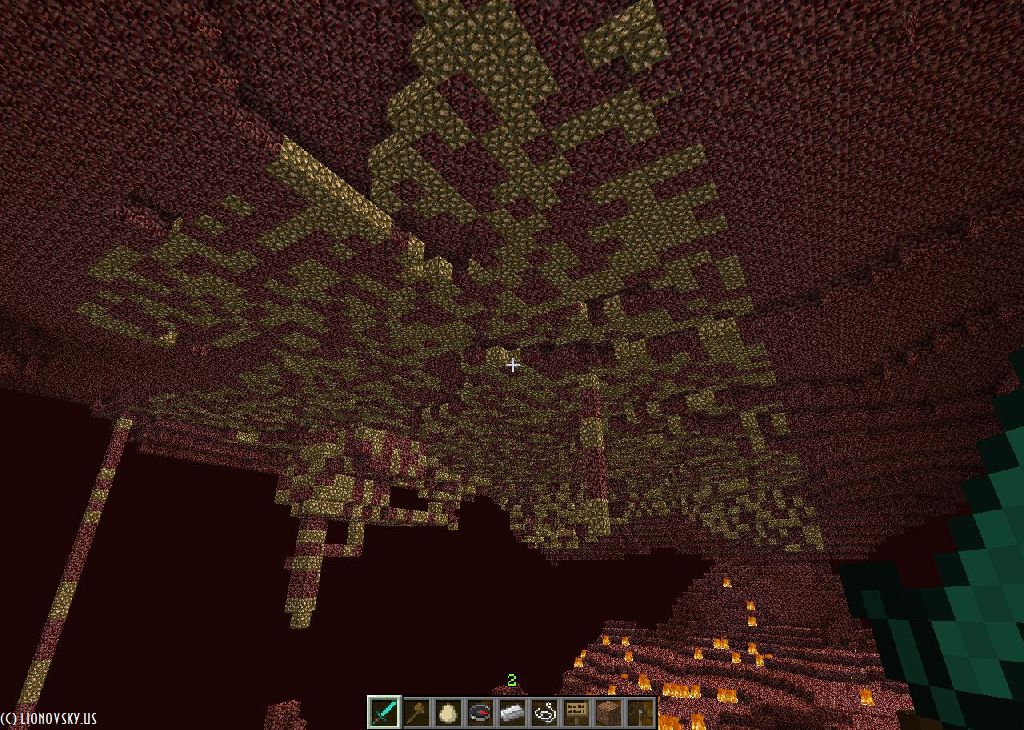Select the brown block hotbar slot
1024x730 pixels.
608,712
